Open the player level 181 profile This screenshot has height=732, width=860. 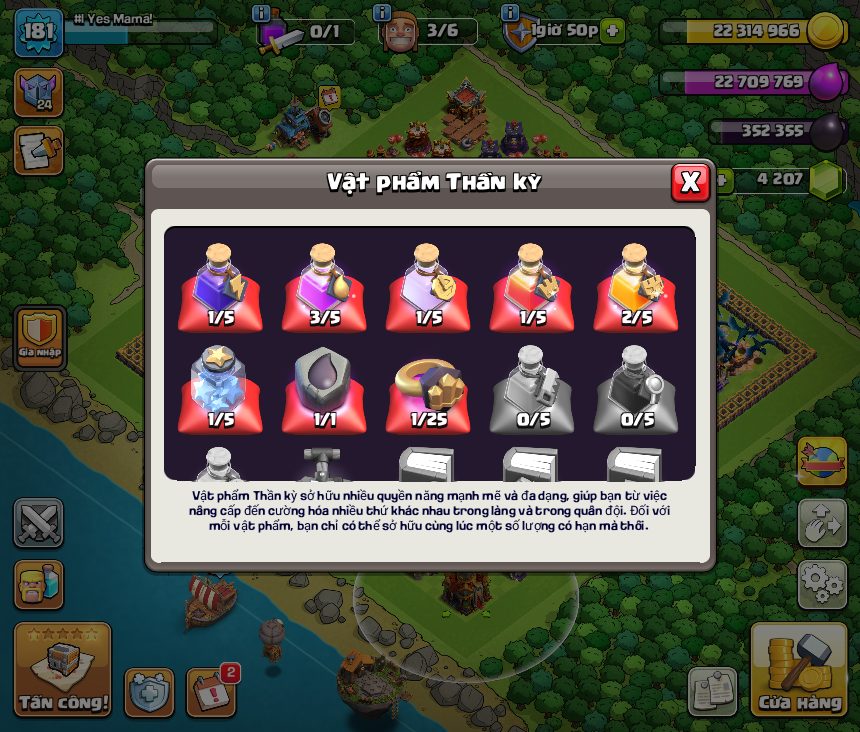(38, 32)
